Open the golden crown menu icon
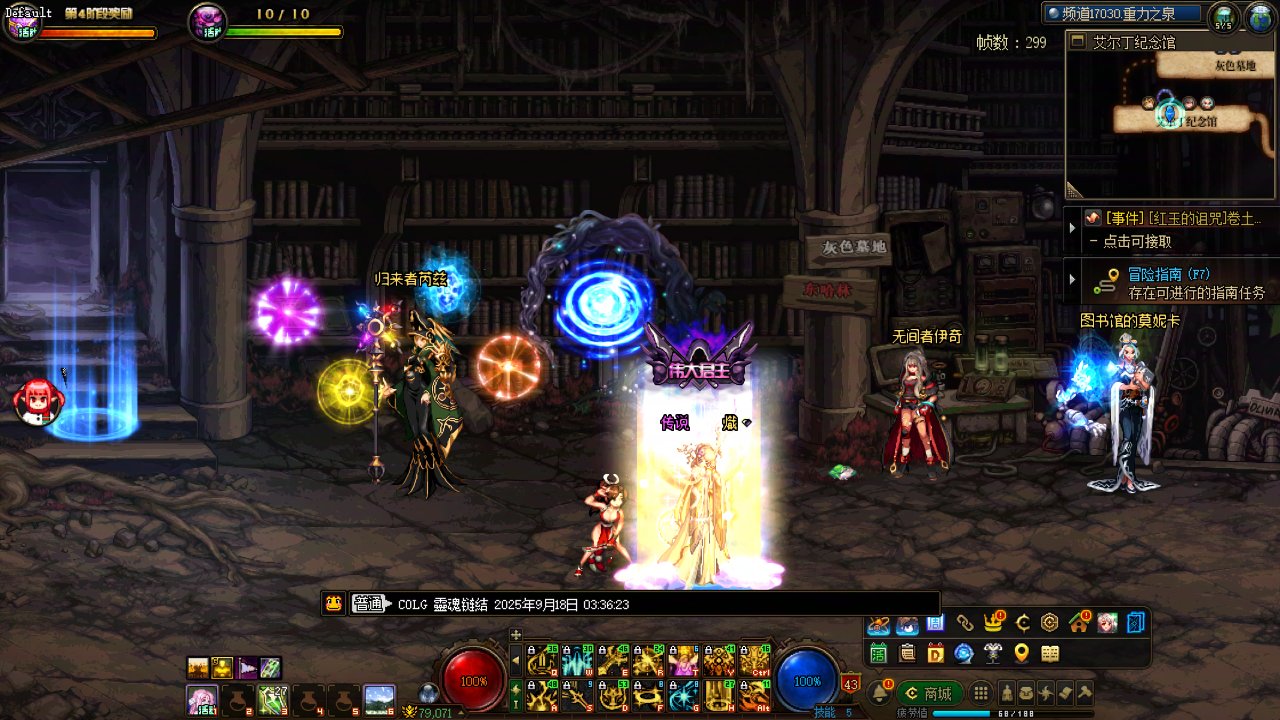This screenshot has width=1280, height=720. coord(993,623)
